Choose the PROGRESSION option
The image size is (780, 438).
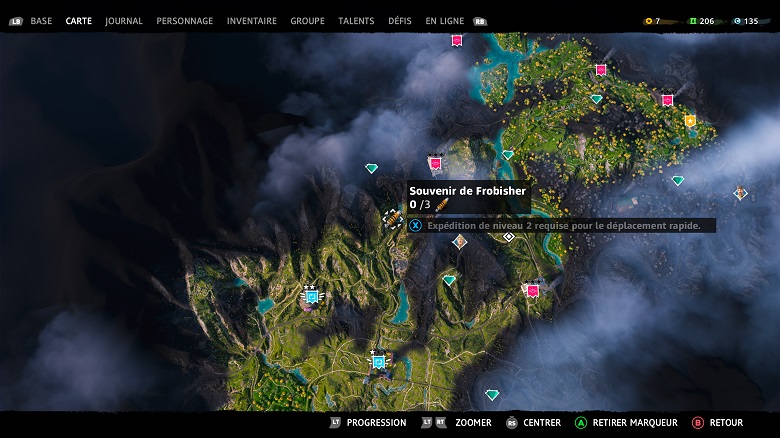tap(376, 423)
